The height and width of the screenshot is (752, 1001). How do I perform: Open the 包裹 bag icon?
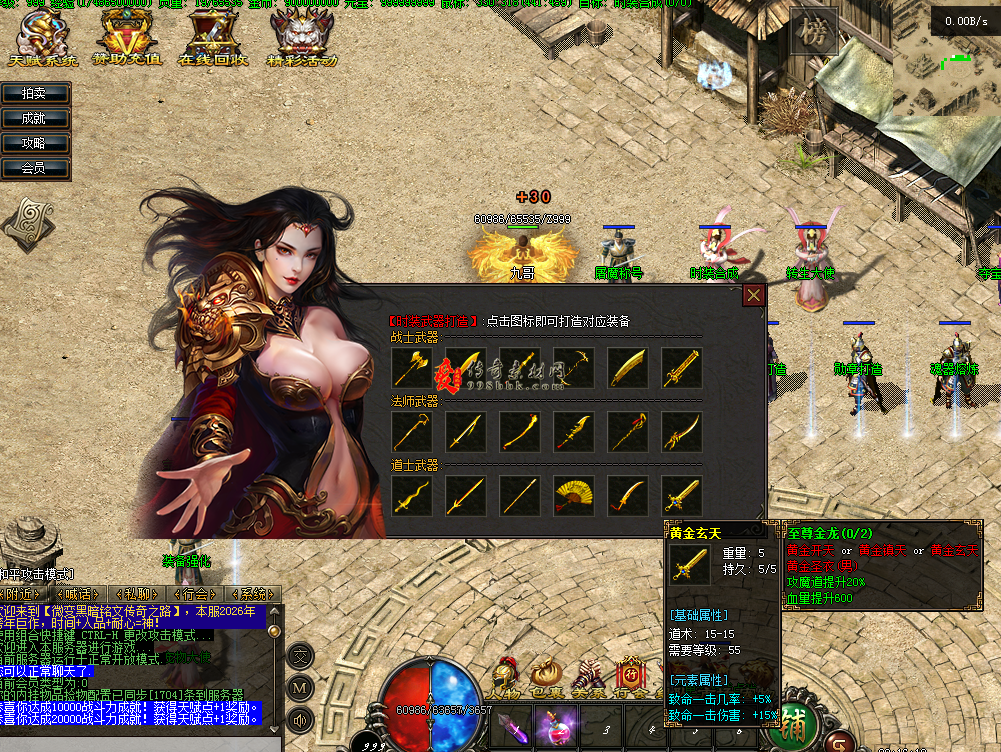546,677
